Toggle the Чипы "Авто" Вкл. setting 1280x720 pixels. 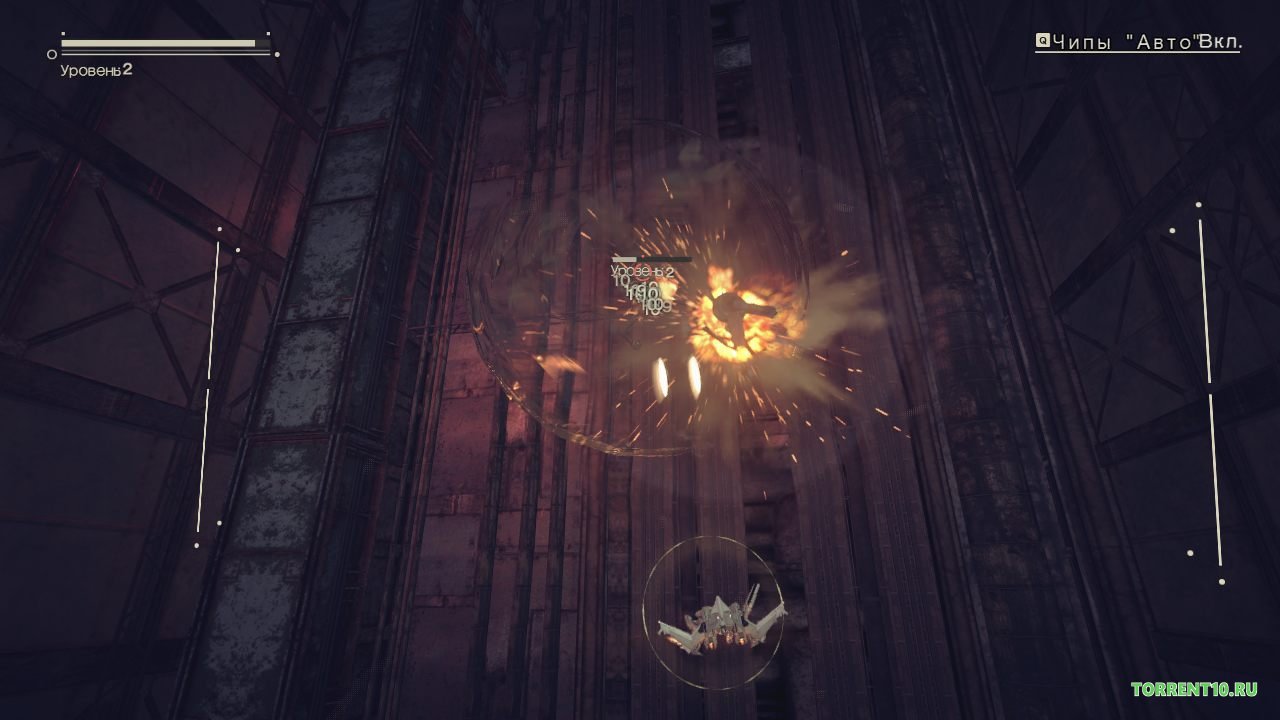coord(1138,42)
